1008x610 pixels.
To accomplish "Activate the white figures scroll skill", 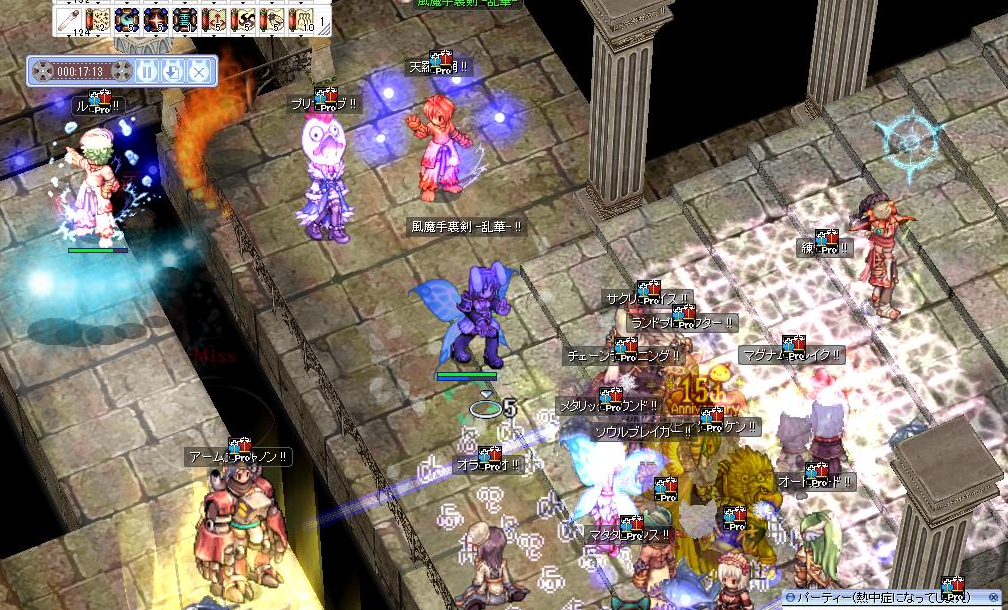I will click(x=300, y=19).
